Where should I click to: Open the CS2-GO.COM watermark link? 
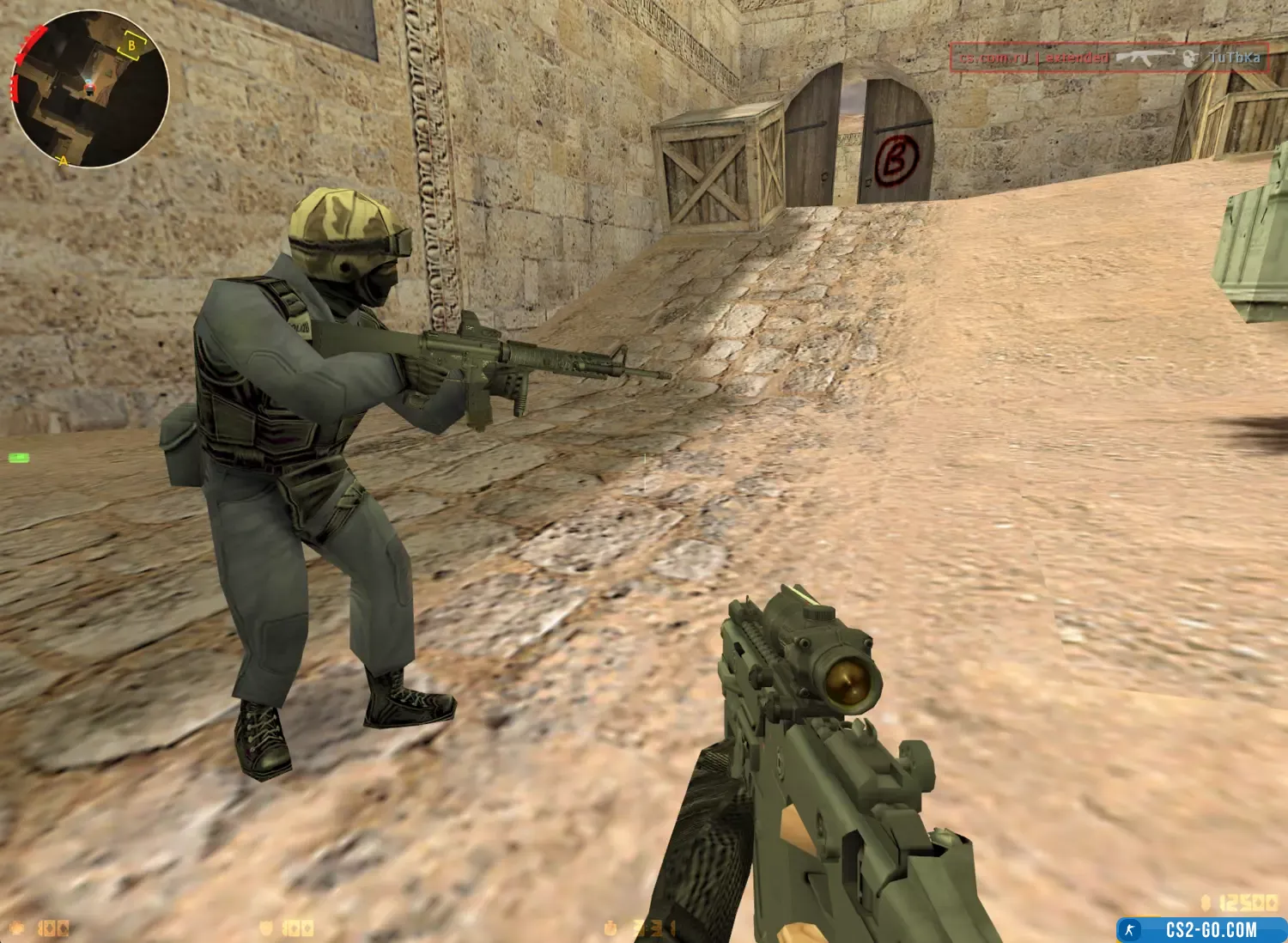point(1201,929)
